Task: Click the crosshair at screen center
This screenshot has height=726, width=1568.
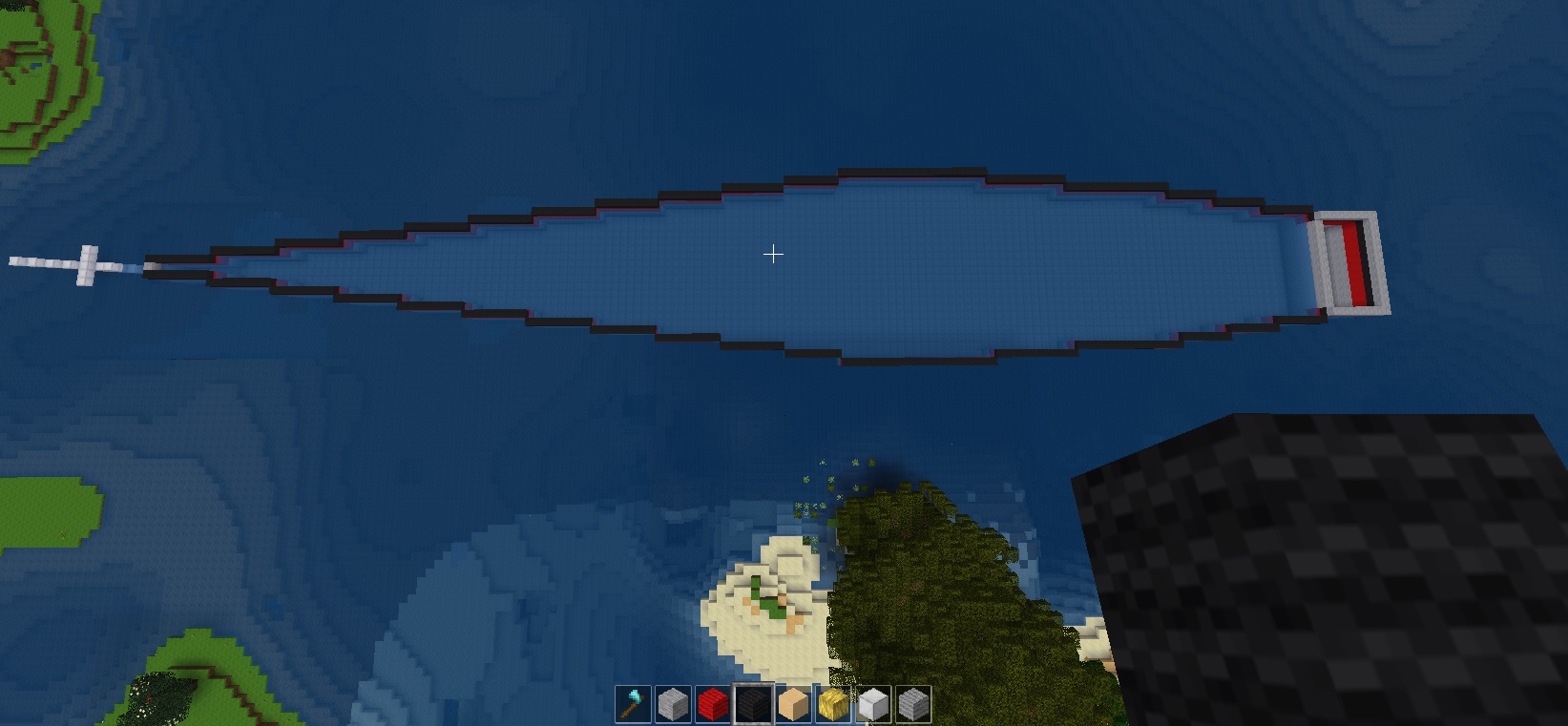Action: 773,255
